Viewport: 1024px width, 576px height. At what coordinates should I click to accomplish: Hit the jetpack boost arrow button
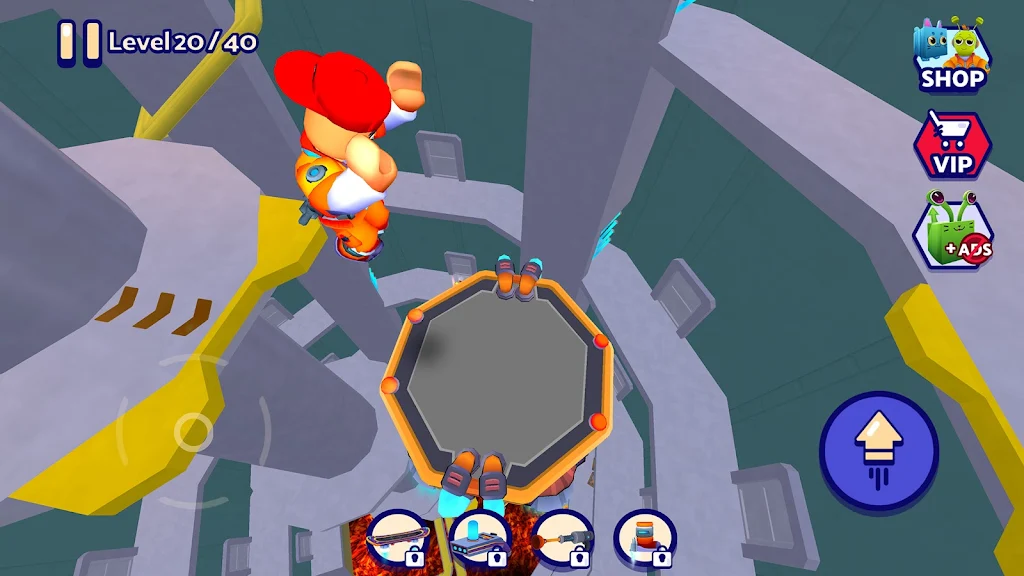[879, 451]
